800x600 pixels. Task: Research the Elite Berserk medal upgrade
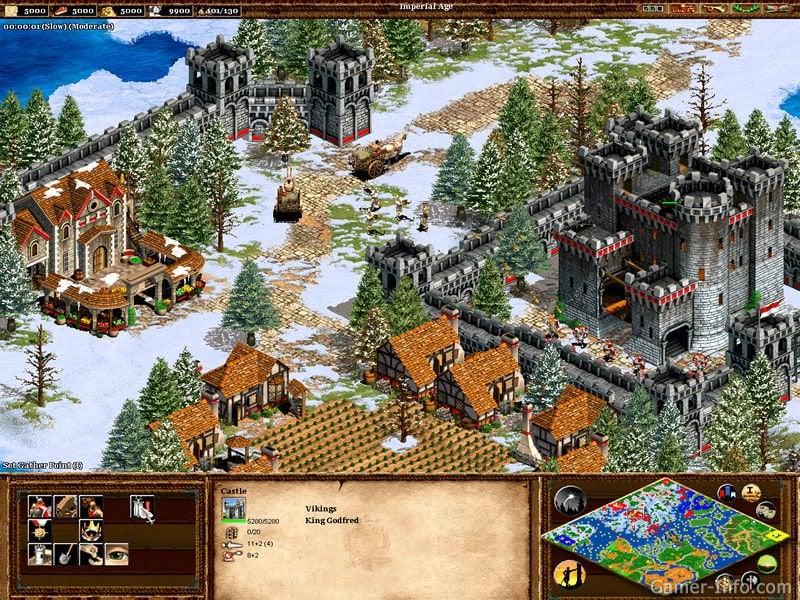tap(40, 531)
